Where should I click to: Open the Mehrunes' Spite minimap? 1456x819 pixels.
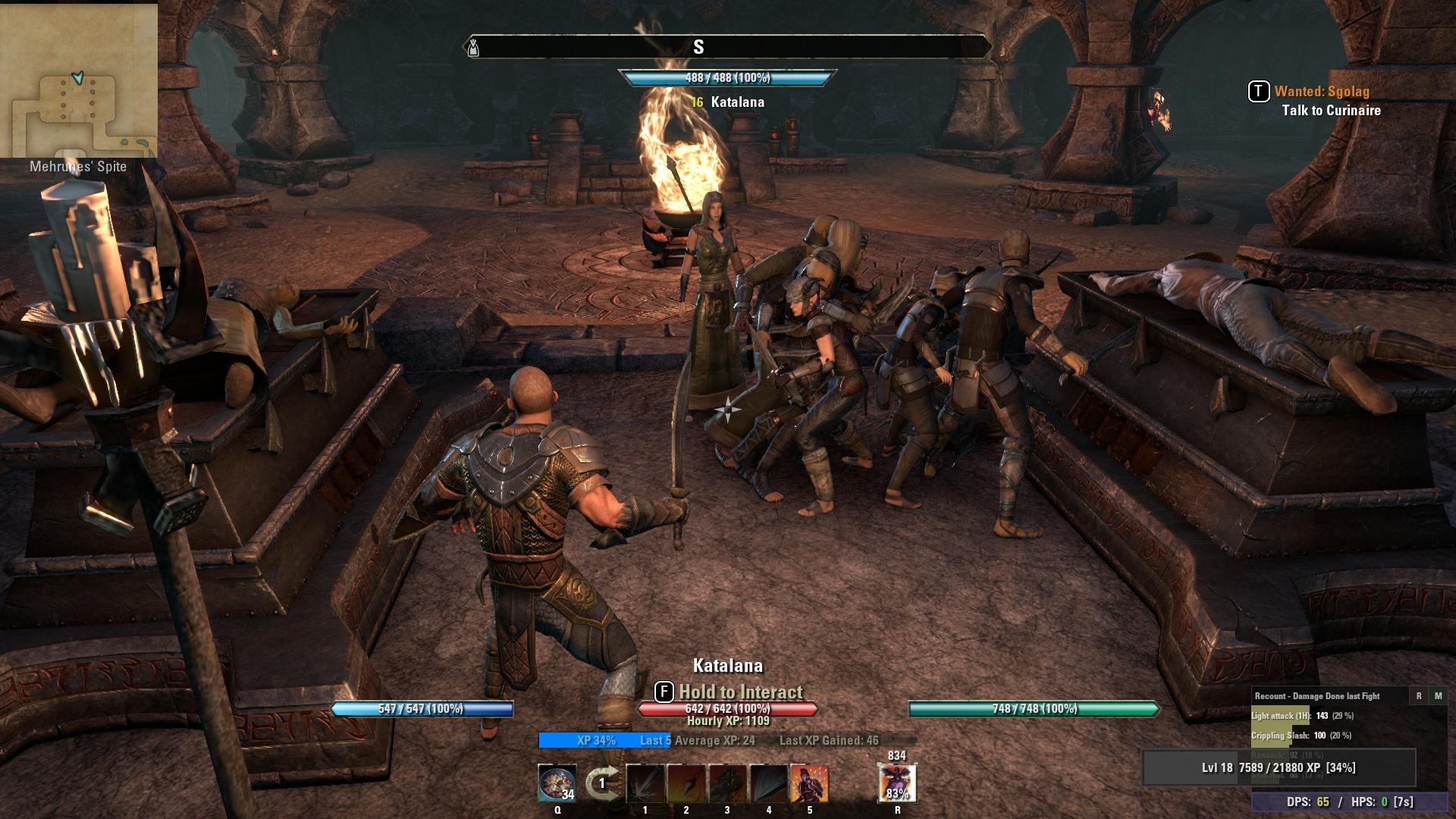click(78, 80)
